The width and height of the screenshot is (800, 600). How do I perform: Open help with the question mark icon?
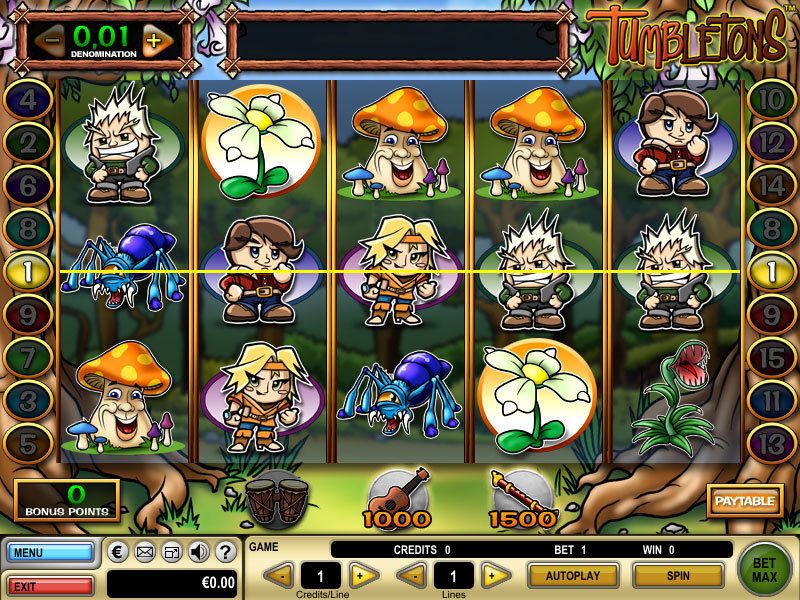[225, 551]
